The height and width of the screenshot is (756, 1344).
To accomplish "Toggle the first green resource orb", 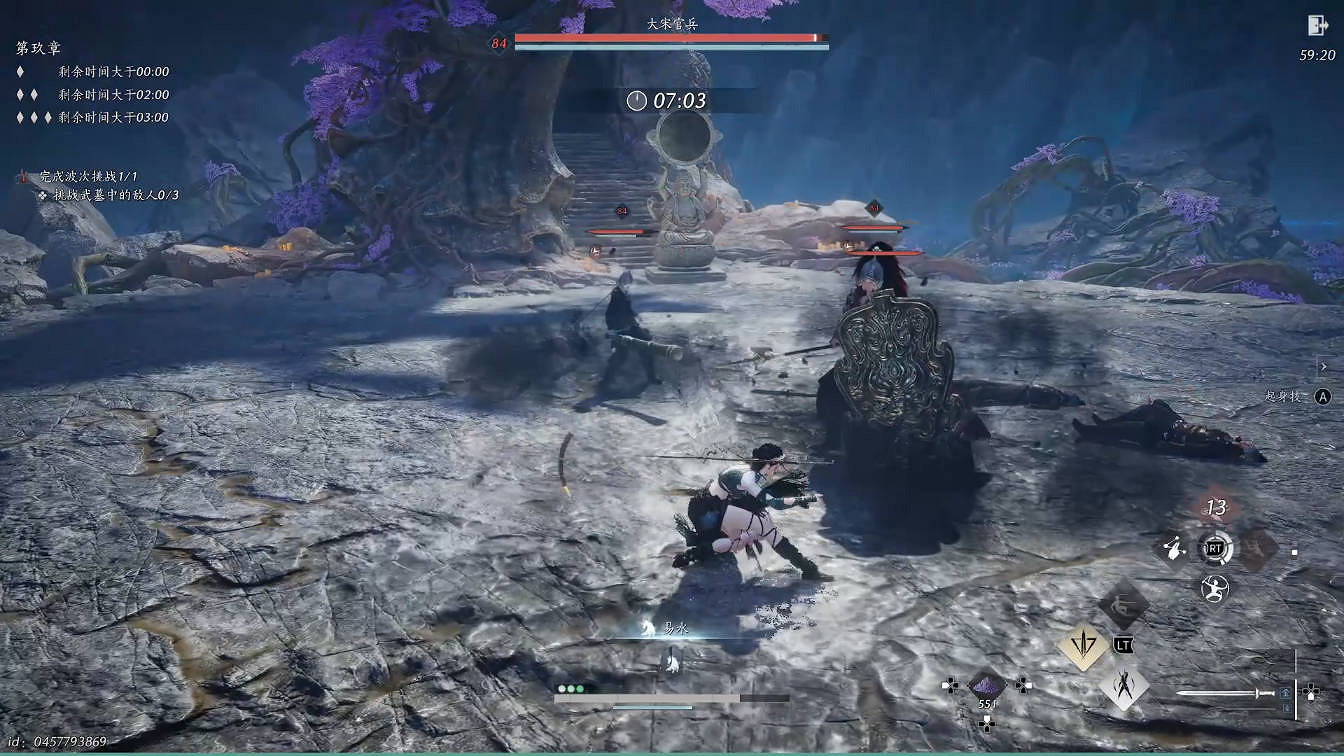I will click(x=561, y=688).
